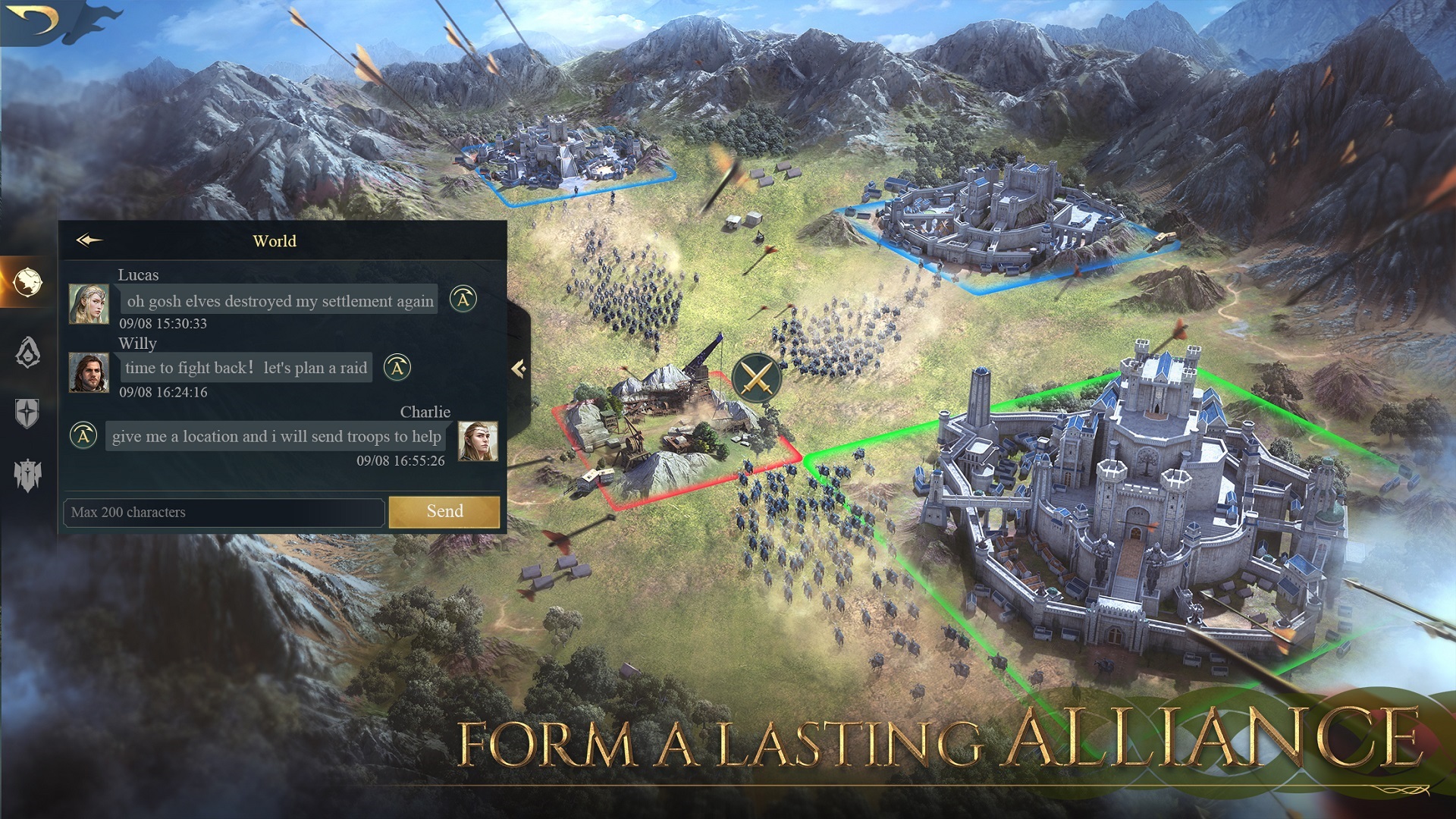Switch to the World chat tab
The height and width of the screenshot is (819, 1456).
(275, 241)
